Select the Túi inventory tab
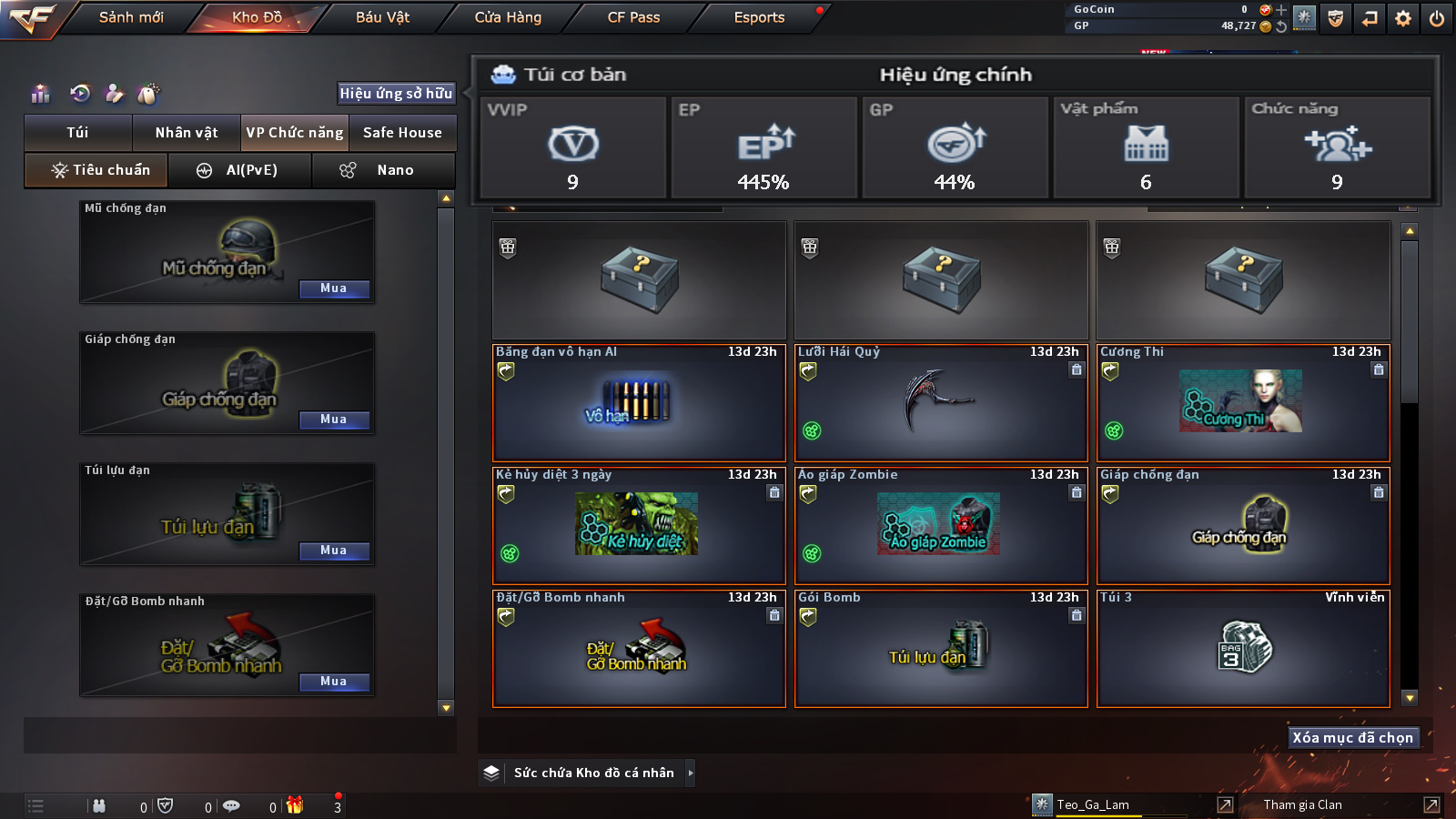Viewport: 1456px width, 819px height. click(78, 133)
